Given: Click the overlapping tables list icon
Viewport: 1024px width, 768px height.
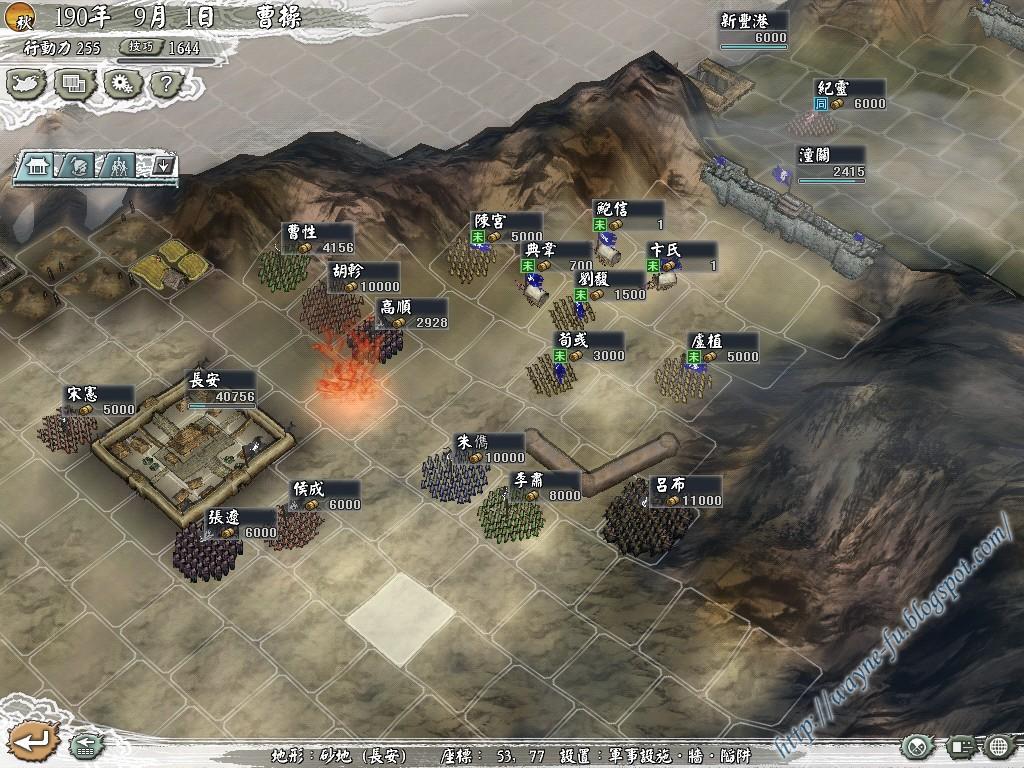Looking at the screenshot, I should (75, 84).
